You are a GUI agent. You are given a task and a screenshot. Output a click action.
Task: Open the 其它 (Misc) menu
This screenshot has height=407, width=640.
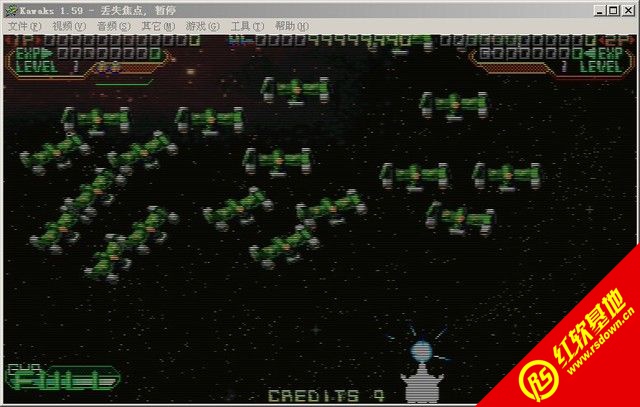point(157,26)
